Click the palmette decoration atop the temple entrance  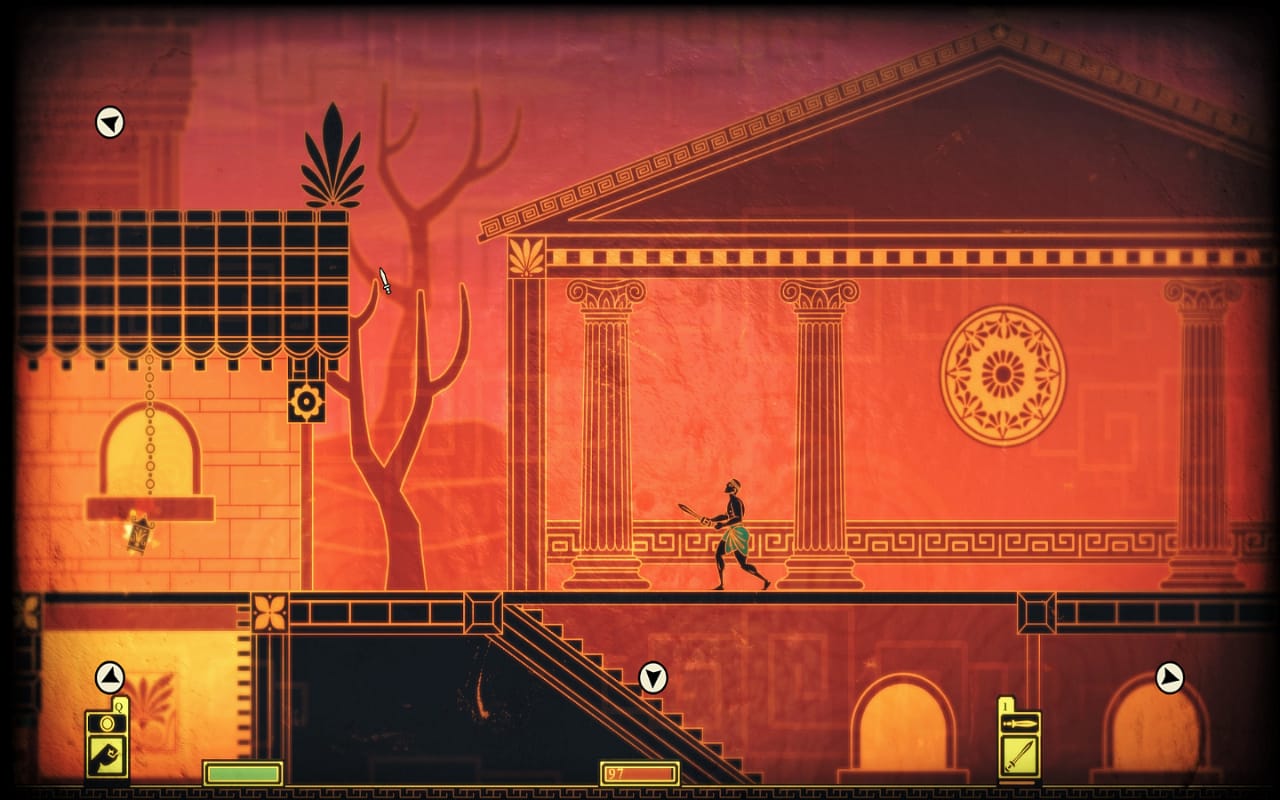pos(526,255)
